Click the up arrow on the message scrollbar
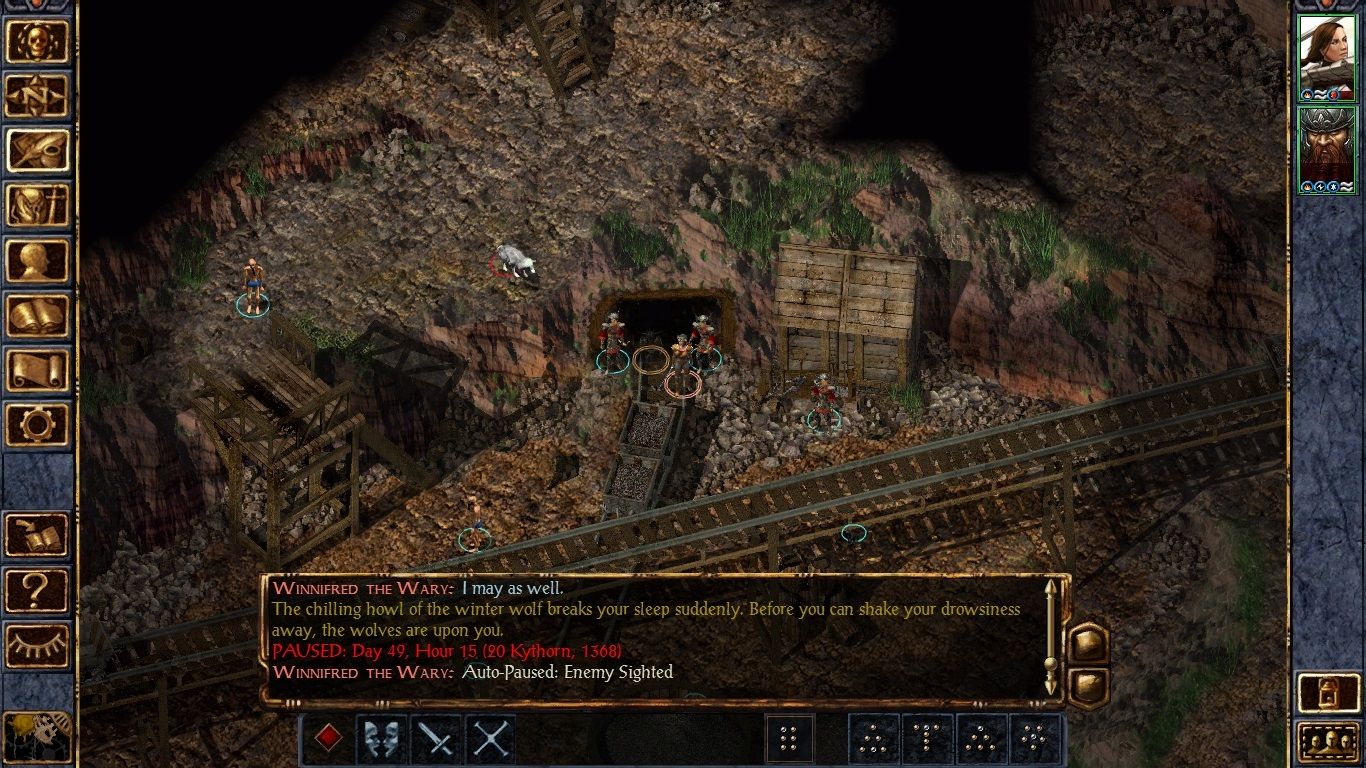The height and width of the screenshot is (768, 1366). [1050, 588]
